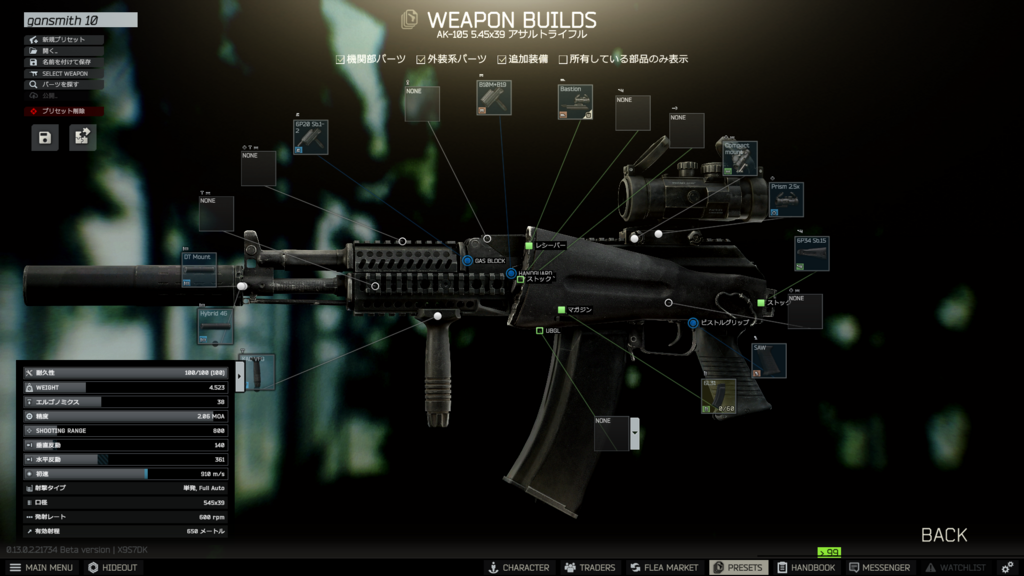Search for parts (パーツを探す)

coord(63,85)
